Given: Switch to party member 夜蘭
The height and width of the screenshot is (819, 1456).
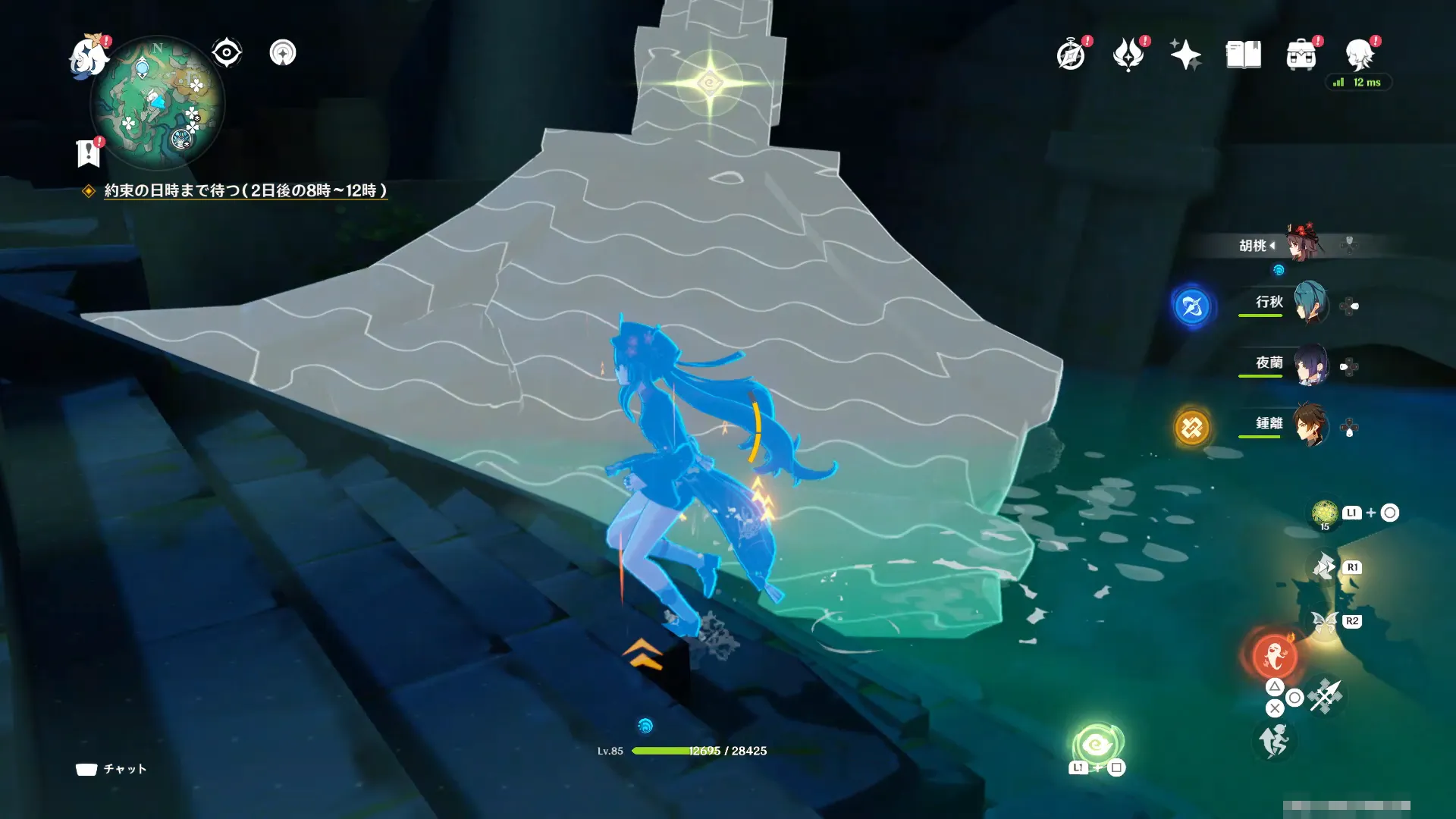Looking at the screenshot, I should tap(1309, 365).
